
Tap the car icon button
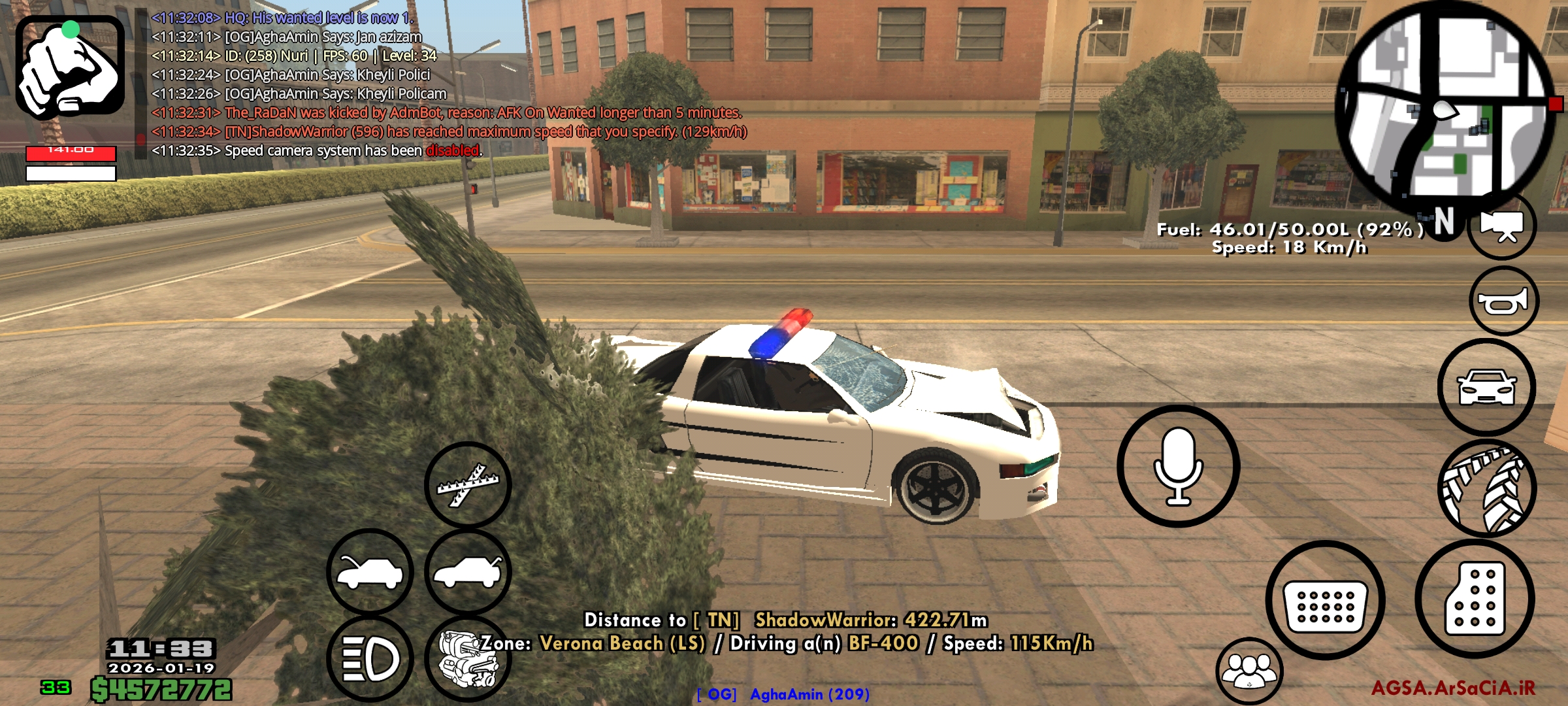pyautogui.click(x=1486, y=388)
